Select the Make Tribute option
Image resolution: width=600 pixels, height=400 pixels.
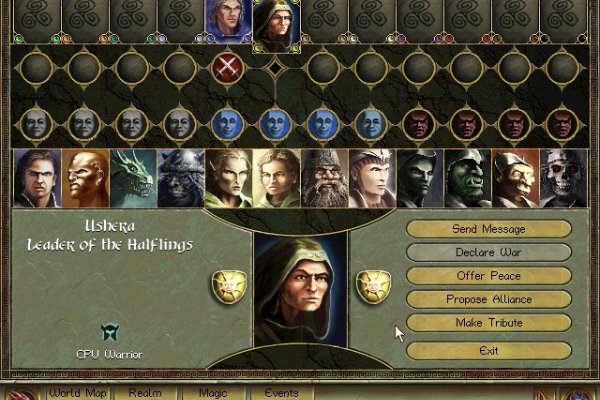point(488,323)
